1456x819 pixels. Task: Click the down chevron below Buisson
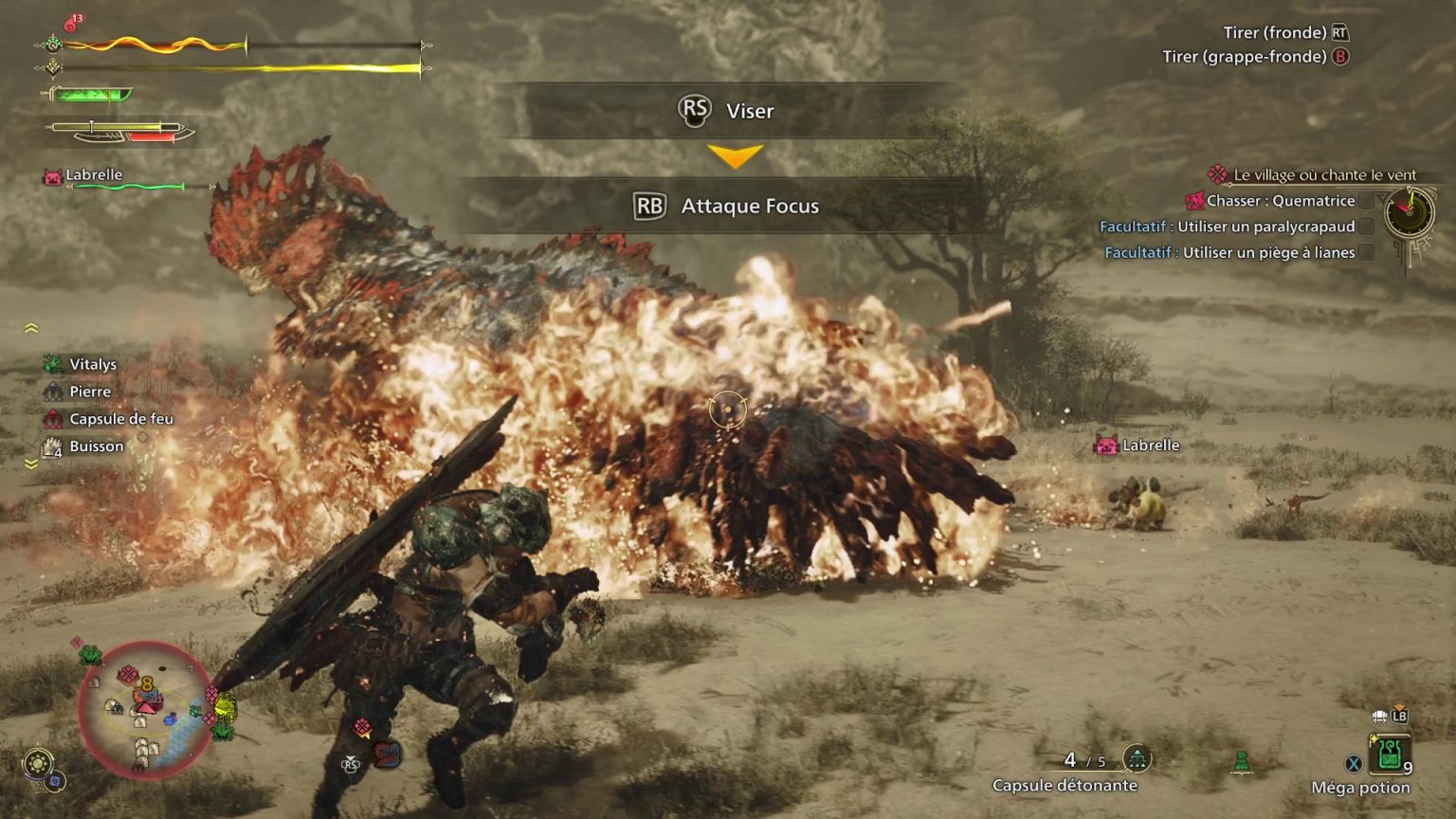[31, 464]
